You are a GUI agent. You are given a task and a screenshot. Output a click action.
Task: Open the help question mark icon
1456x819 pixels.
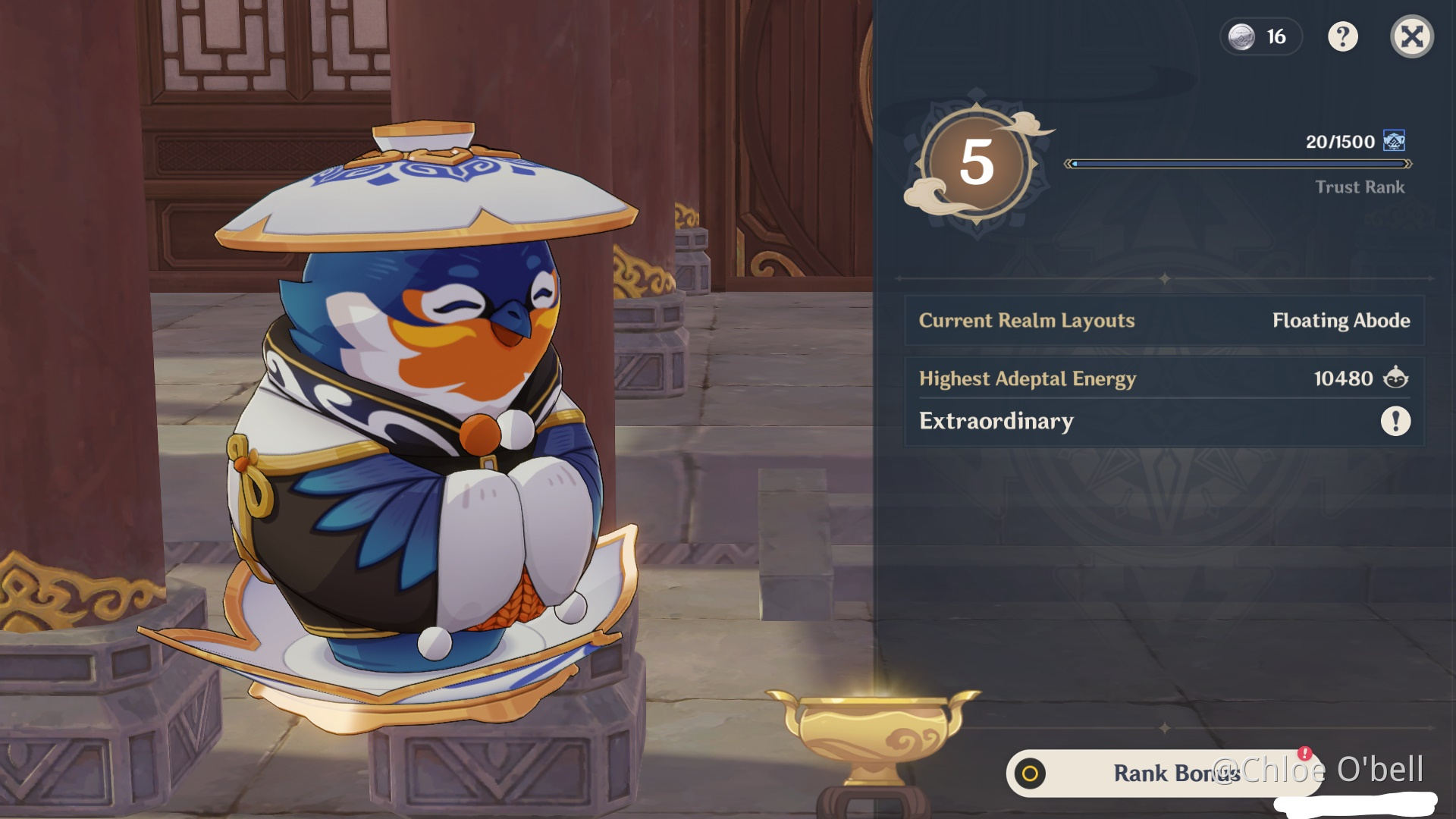[1344, 36]
